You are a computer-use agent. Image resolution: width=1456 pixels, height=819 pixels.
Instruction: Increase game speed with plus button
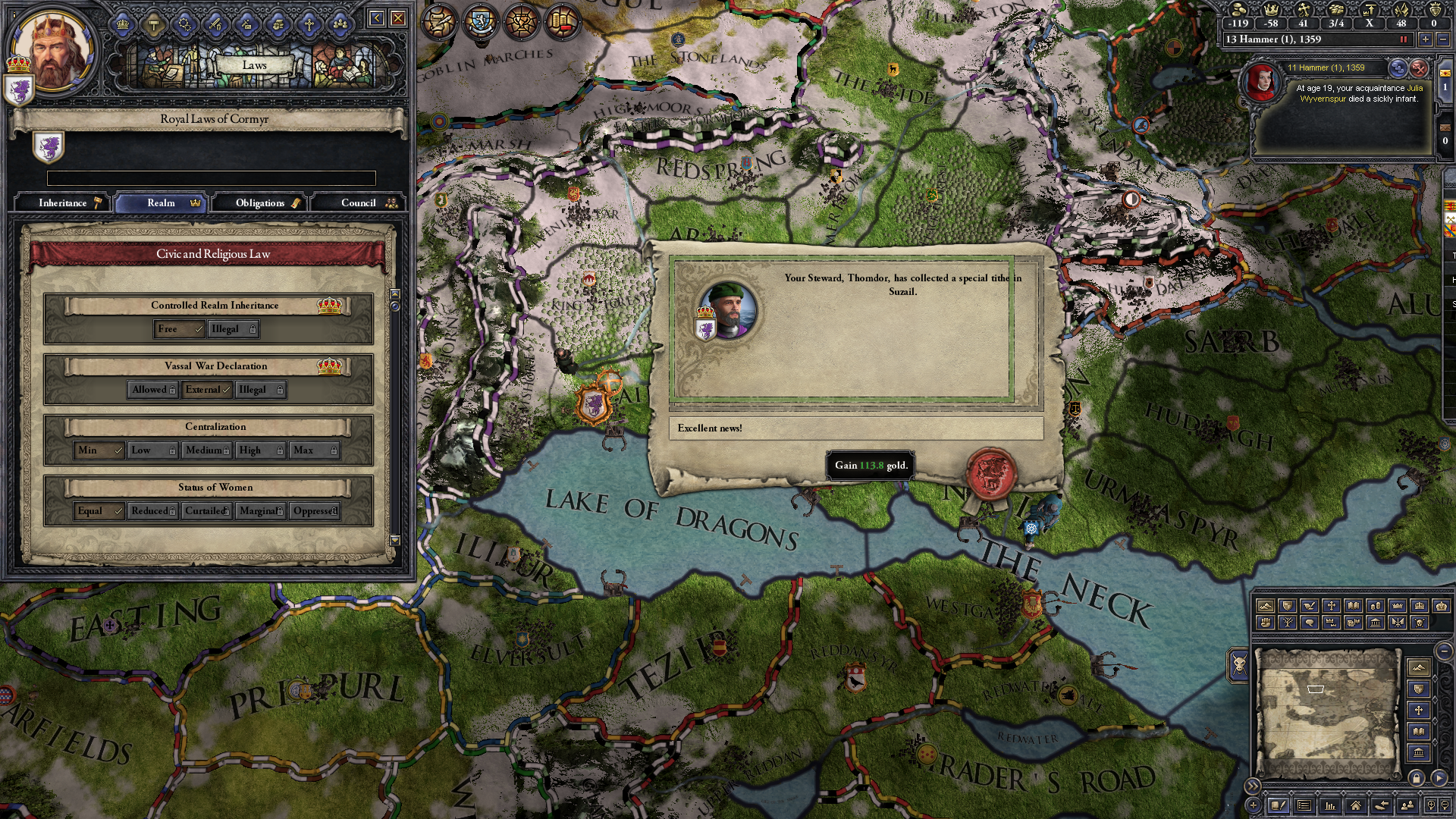coord(1425,39)
